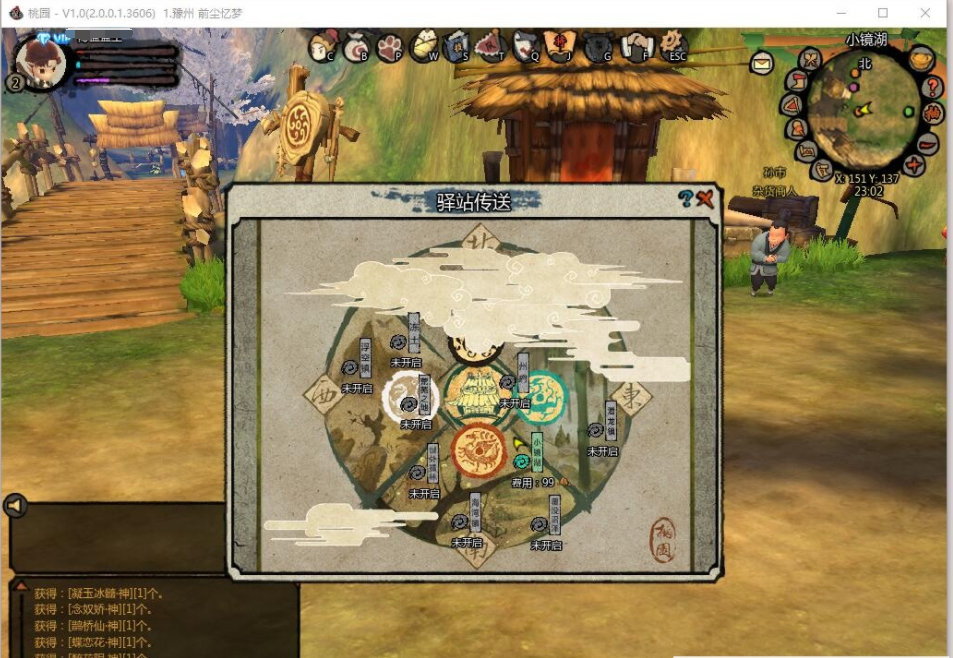Screen dimensions: 953x658
Task: Open the gear system menu (ESC)
Action: coord(673,44)
